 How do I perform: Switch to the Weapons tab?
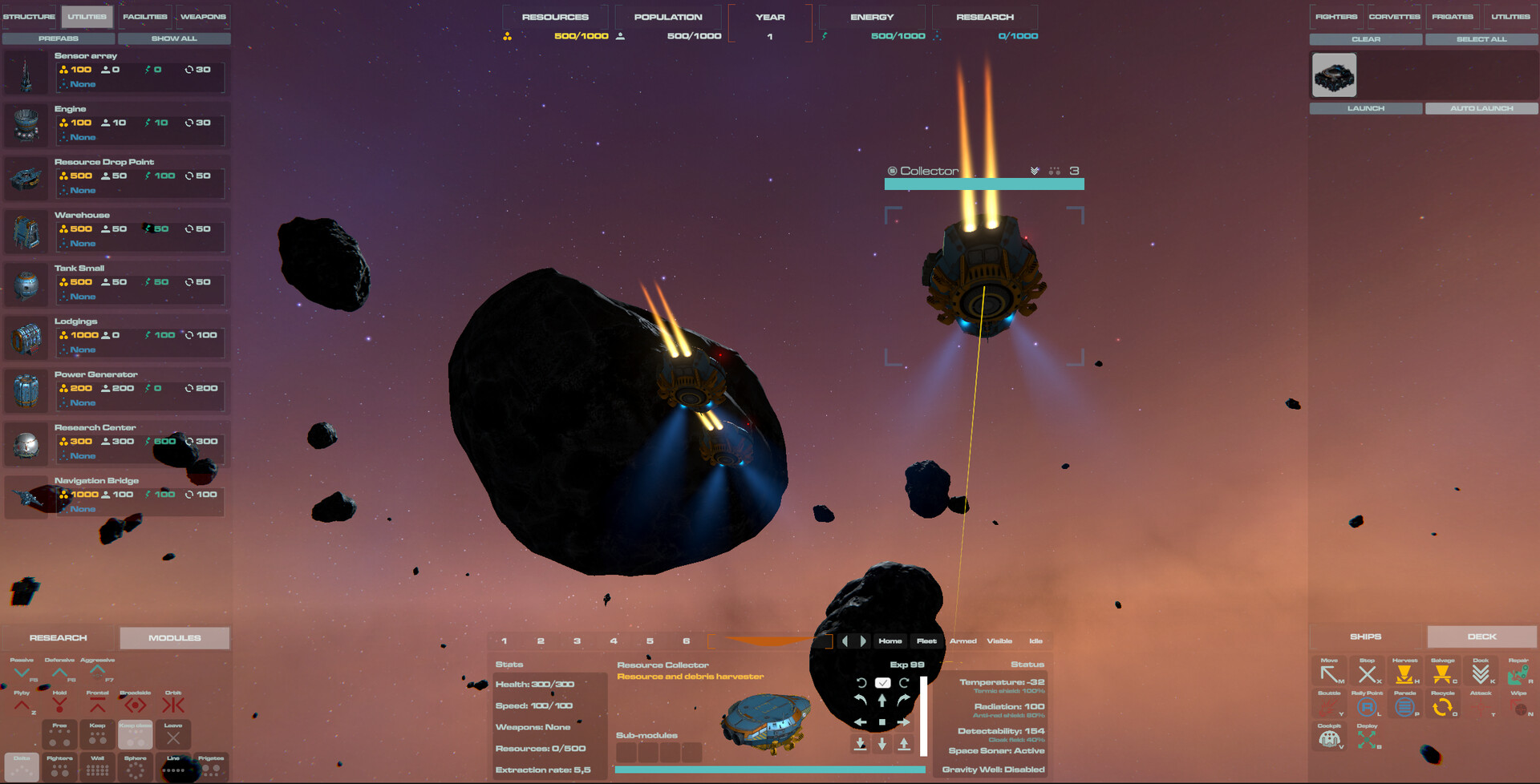203,15
